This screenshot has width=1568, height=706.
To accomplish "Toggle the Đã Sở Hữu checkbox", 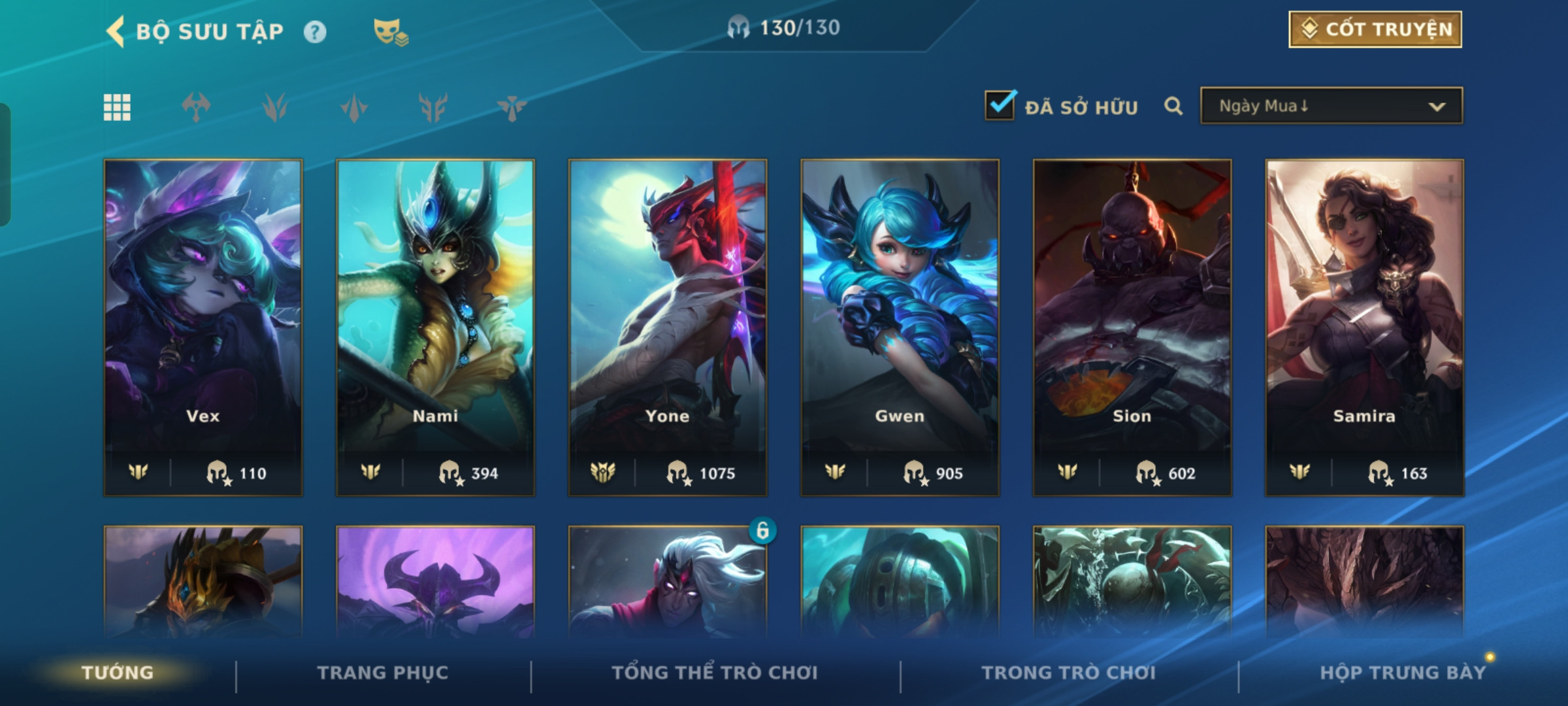I will [1000, 106].
